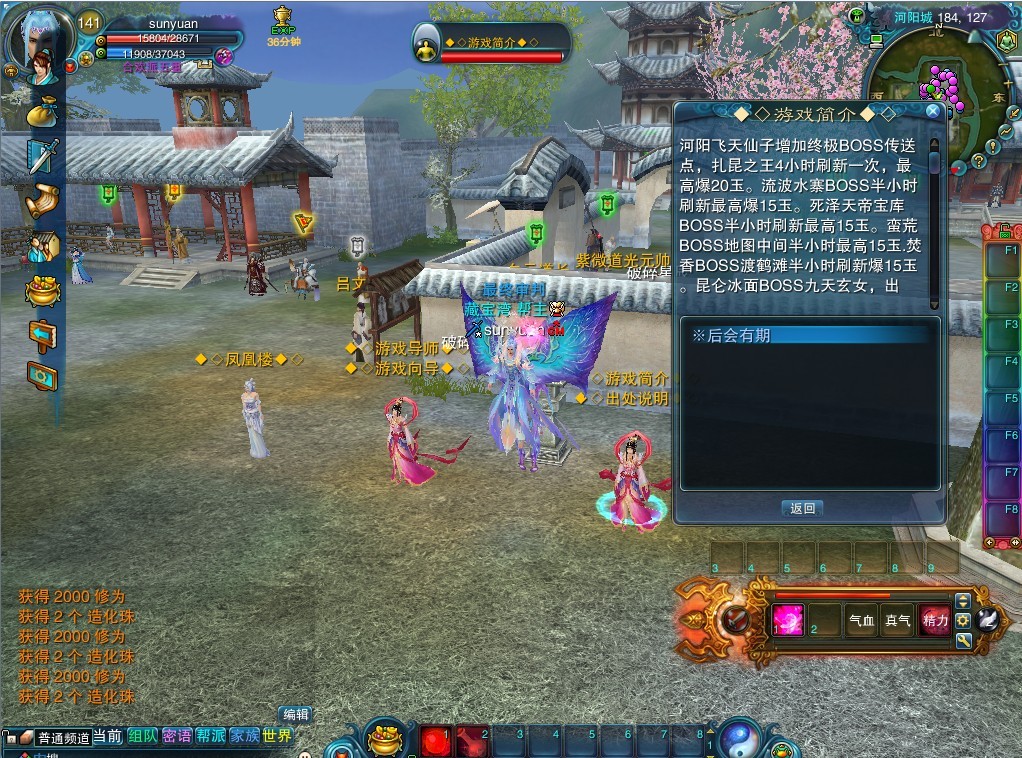Use the 精力 quick slot

click(935, 620)
